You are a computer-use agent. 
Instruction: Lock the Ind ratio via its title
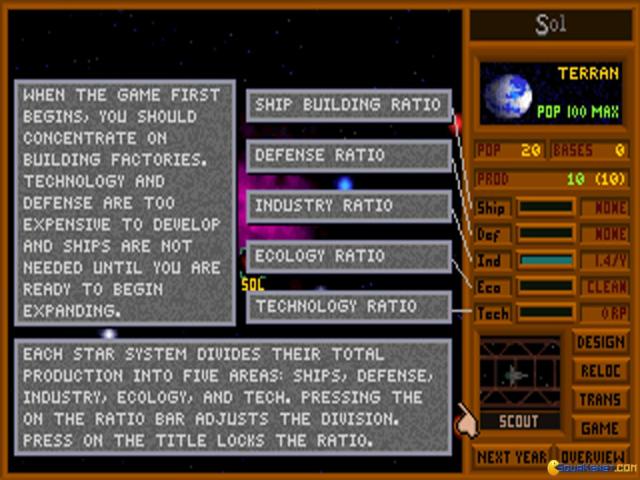492,261
